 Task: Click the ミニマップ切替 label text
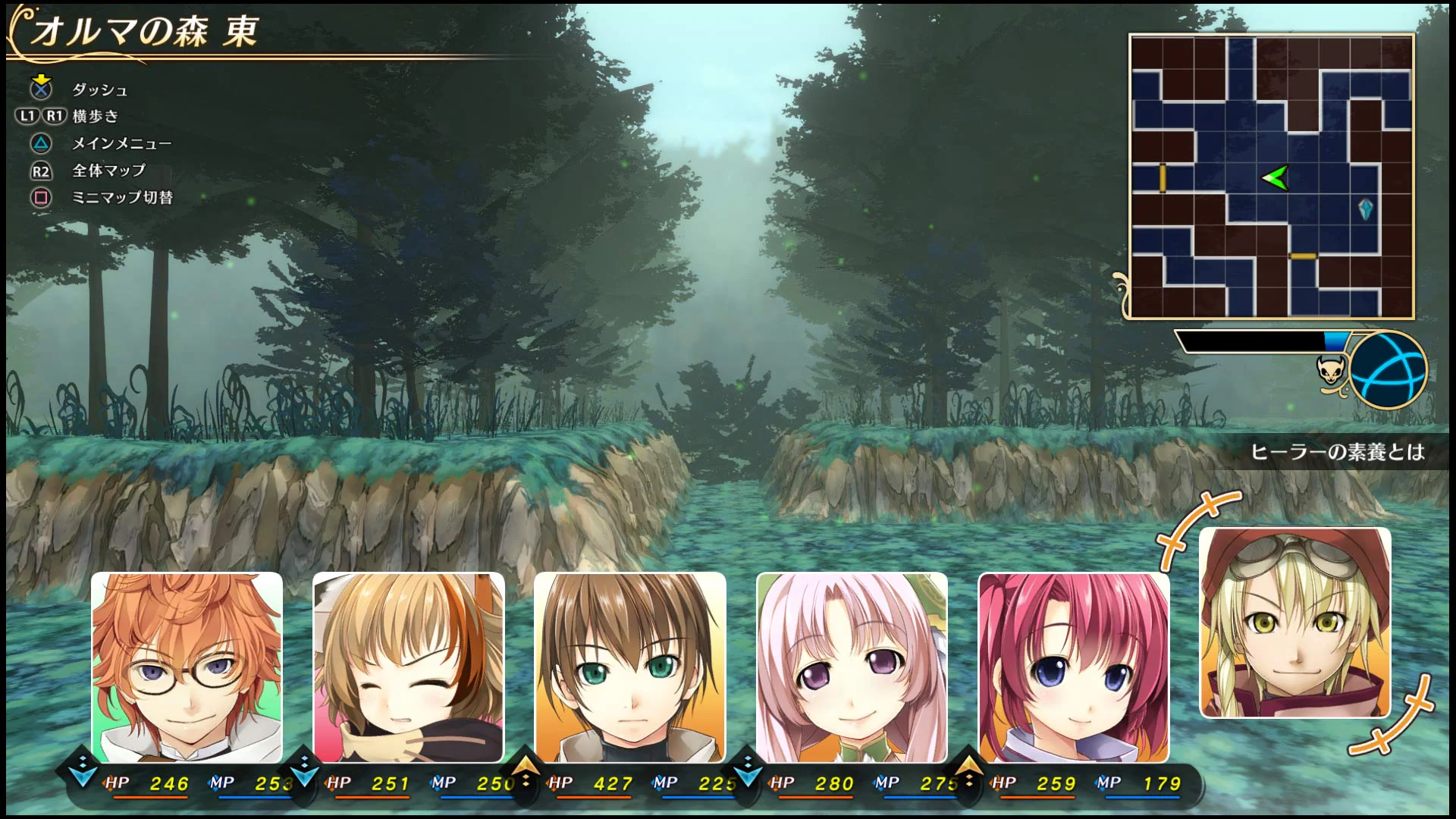(122, 198)
